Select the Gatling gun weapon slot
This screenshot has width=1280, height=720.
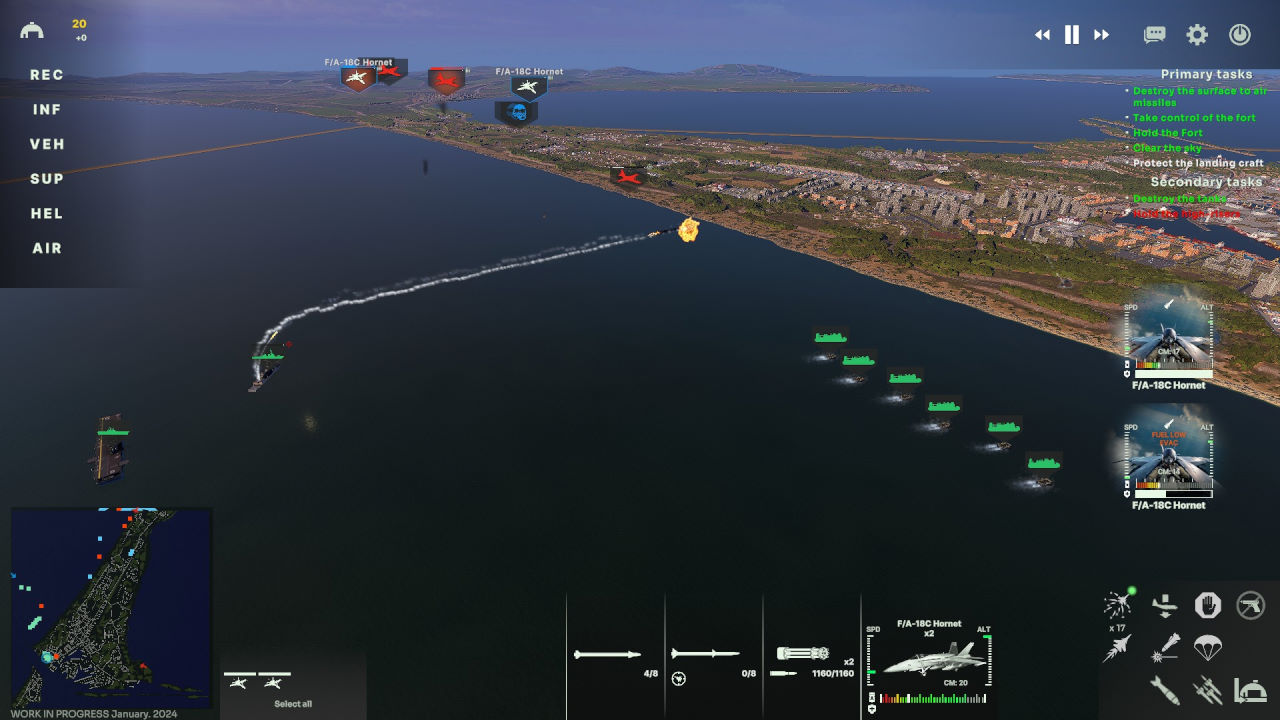coord(803,654)
